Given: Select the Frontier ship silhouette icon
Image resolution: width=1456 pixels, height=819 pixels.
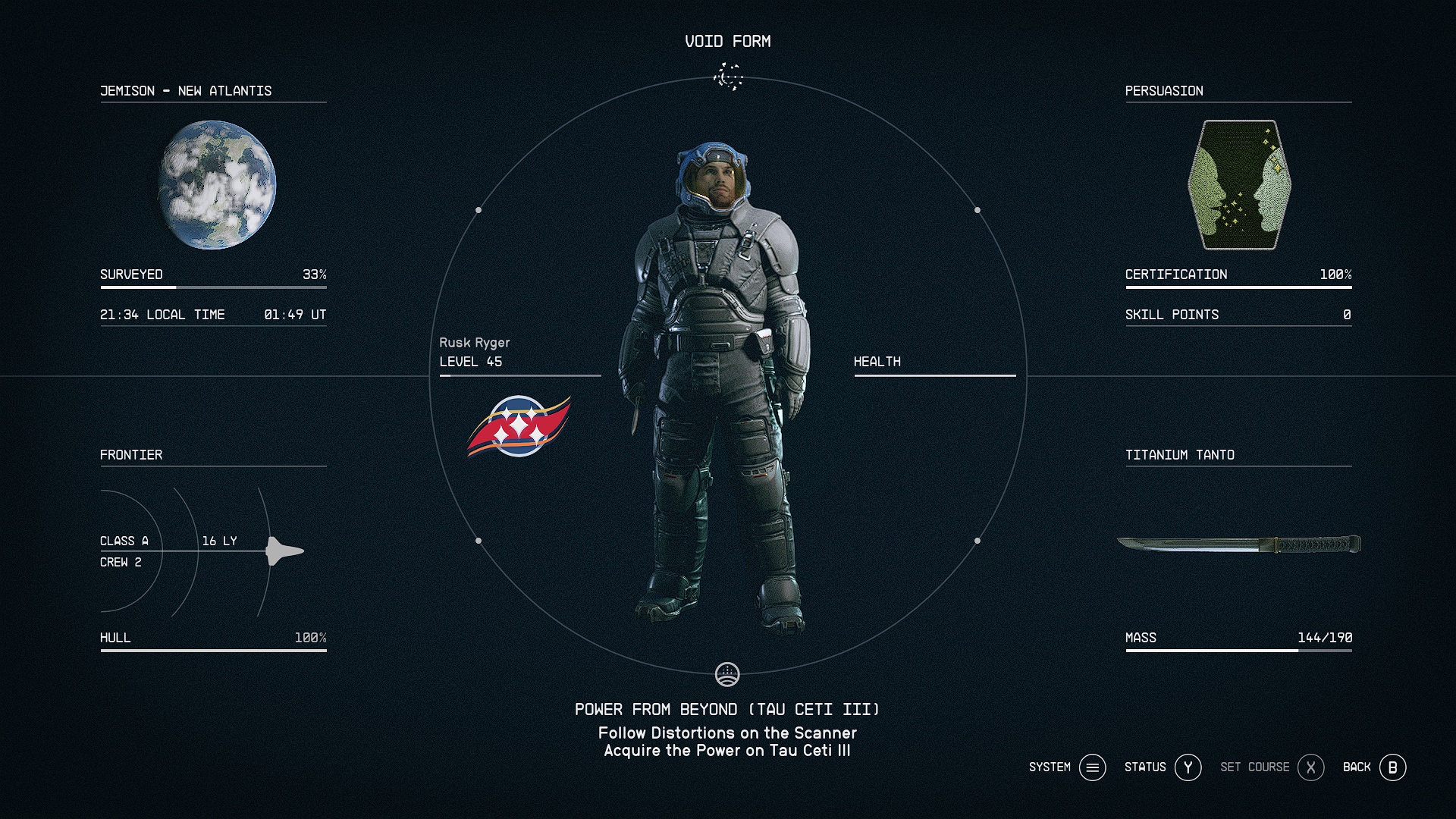Looking at the screenshot, I should [x=284, y=551].
